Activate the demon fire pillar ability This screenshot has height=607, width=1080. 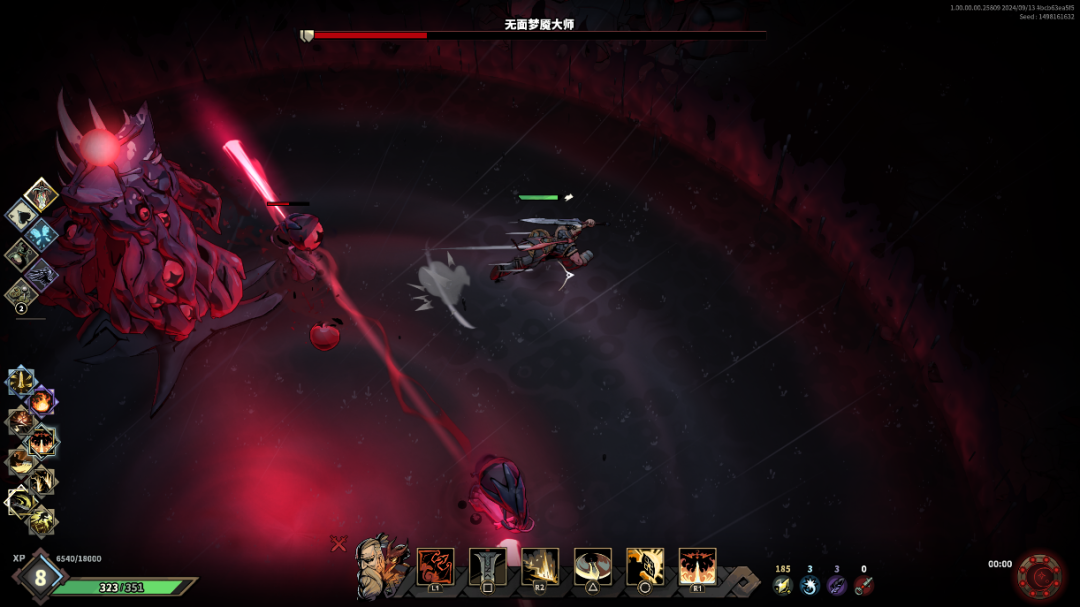[697, 566]
